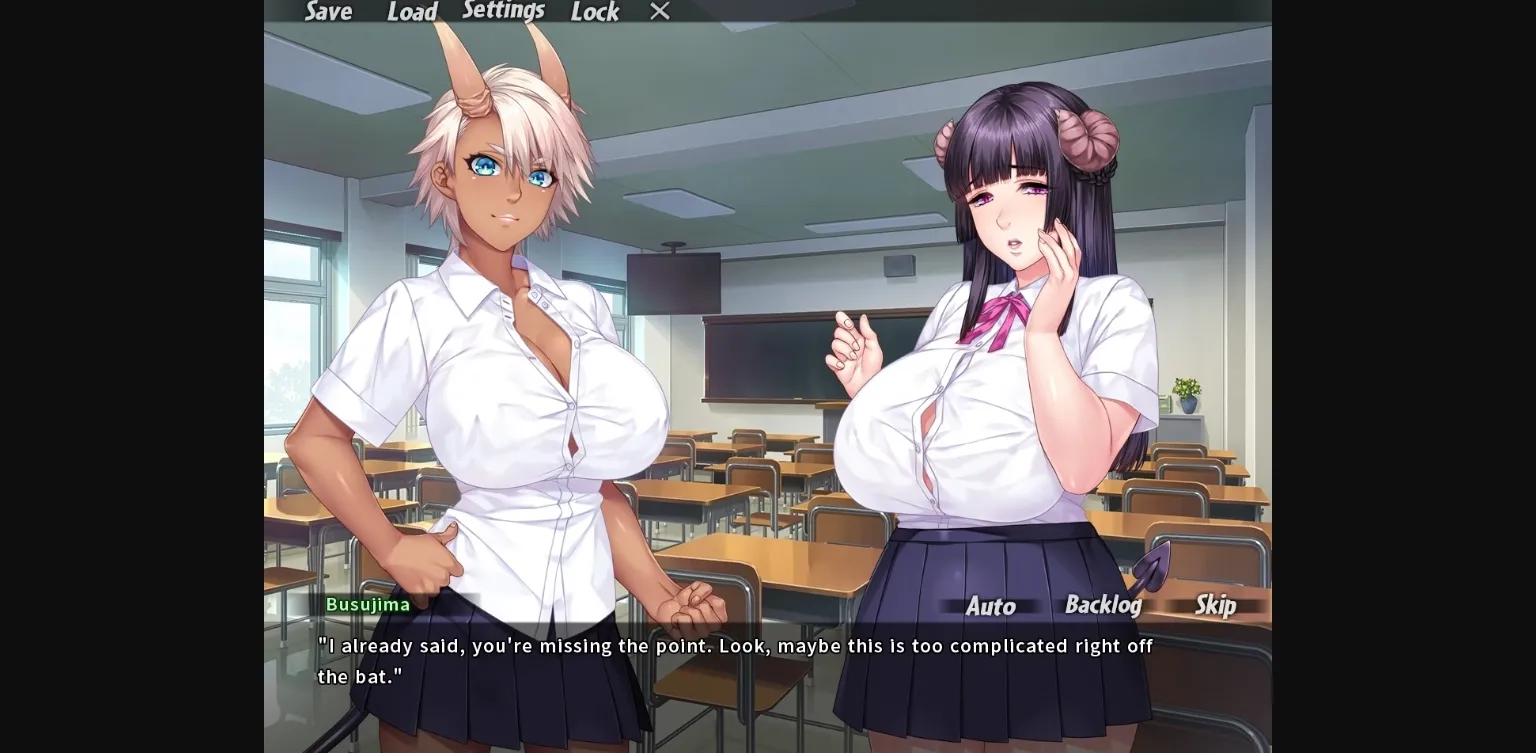Open the Backlog to review past dialogue
This screenshot has height=753, width=1536.
click(x=1103, y=605)
